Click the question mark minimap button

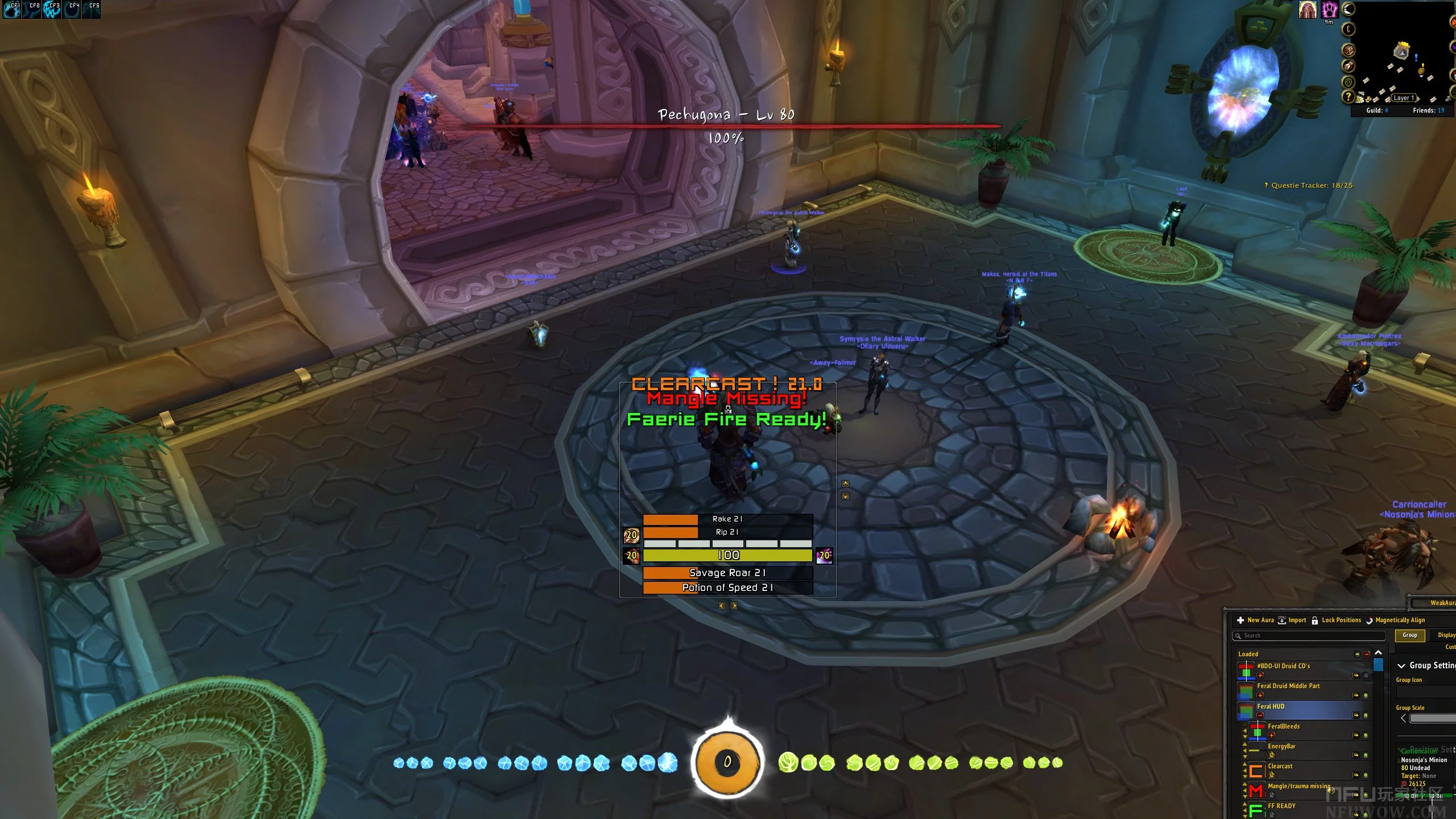click(1347, 97)
